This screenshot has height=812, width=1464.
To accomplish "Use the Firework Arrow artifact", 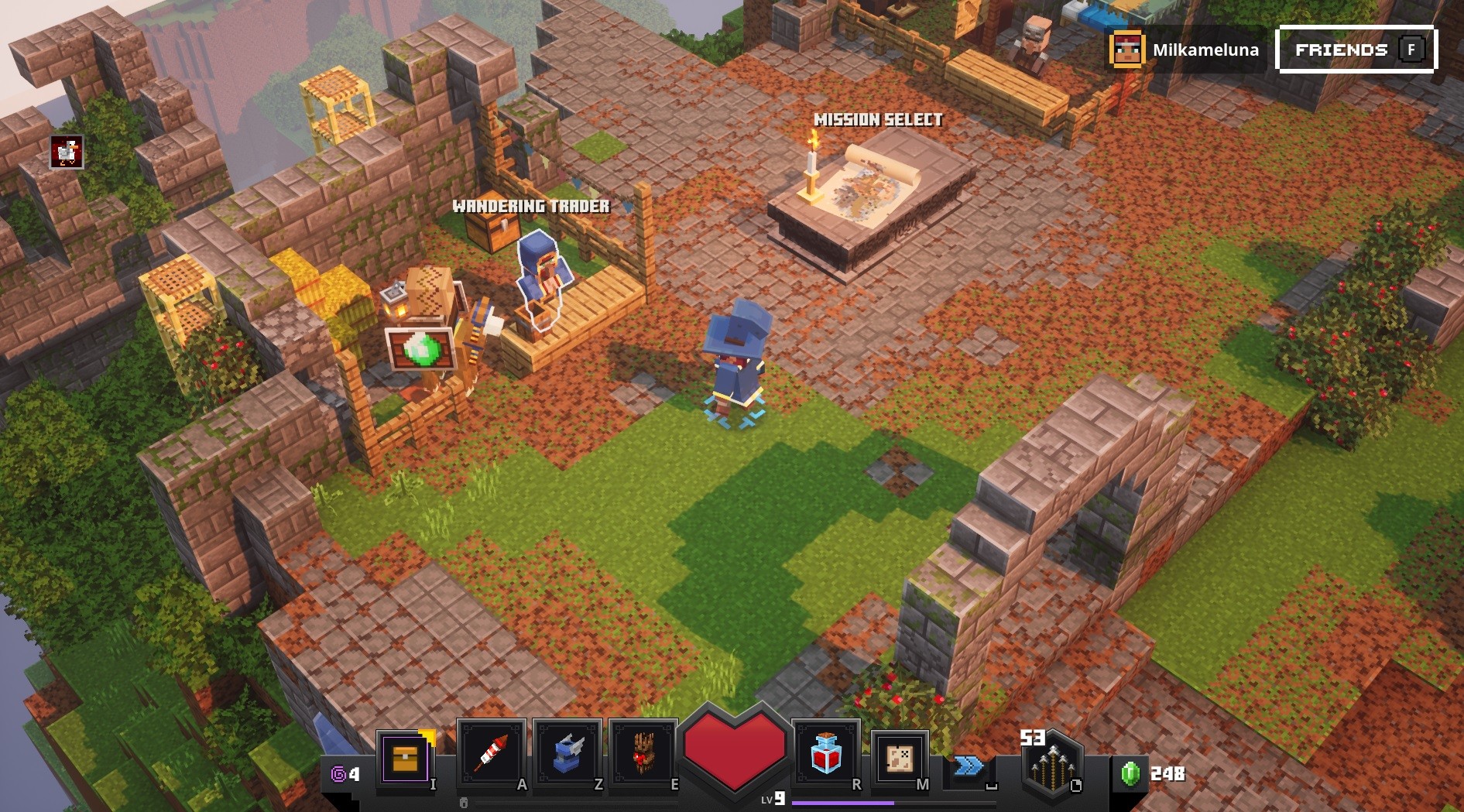I will [x=492, y=752].
